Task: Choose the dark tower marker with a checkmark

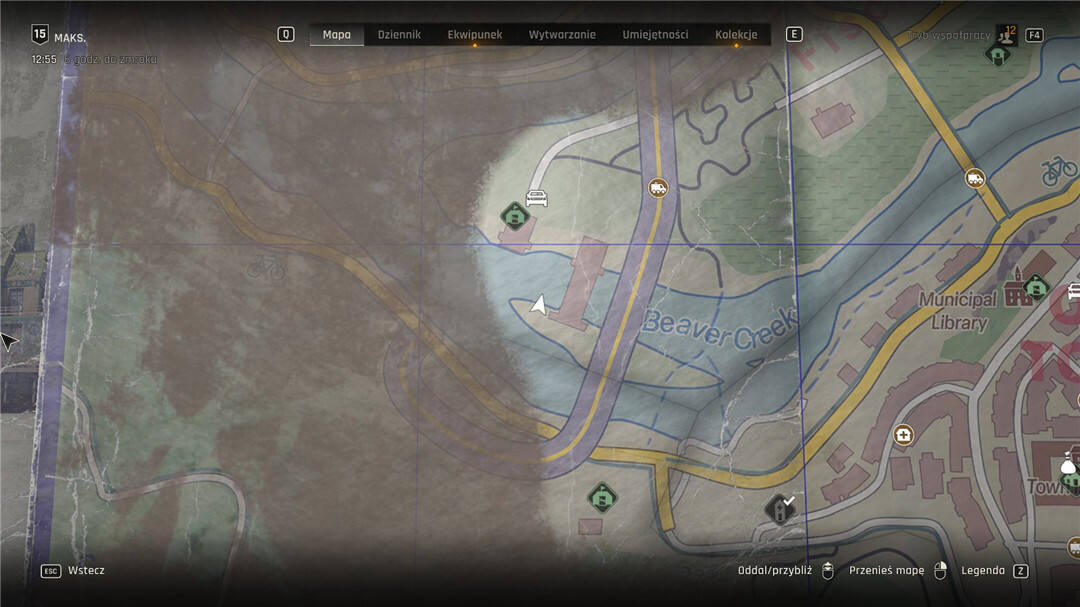Action: (x=780, y=509)
